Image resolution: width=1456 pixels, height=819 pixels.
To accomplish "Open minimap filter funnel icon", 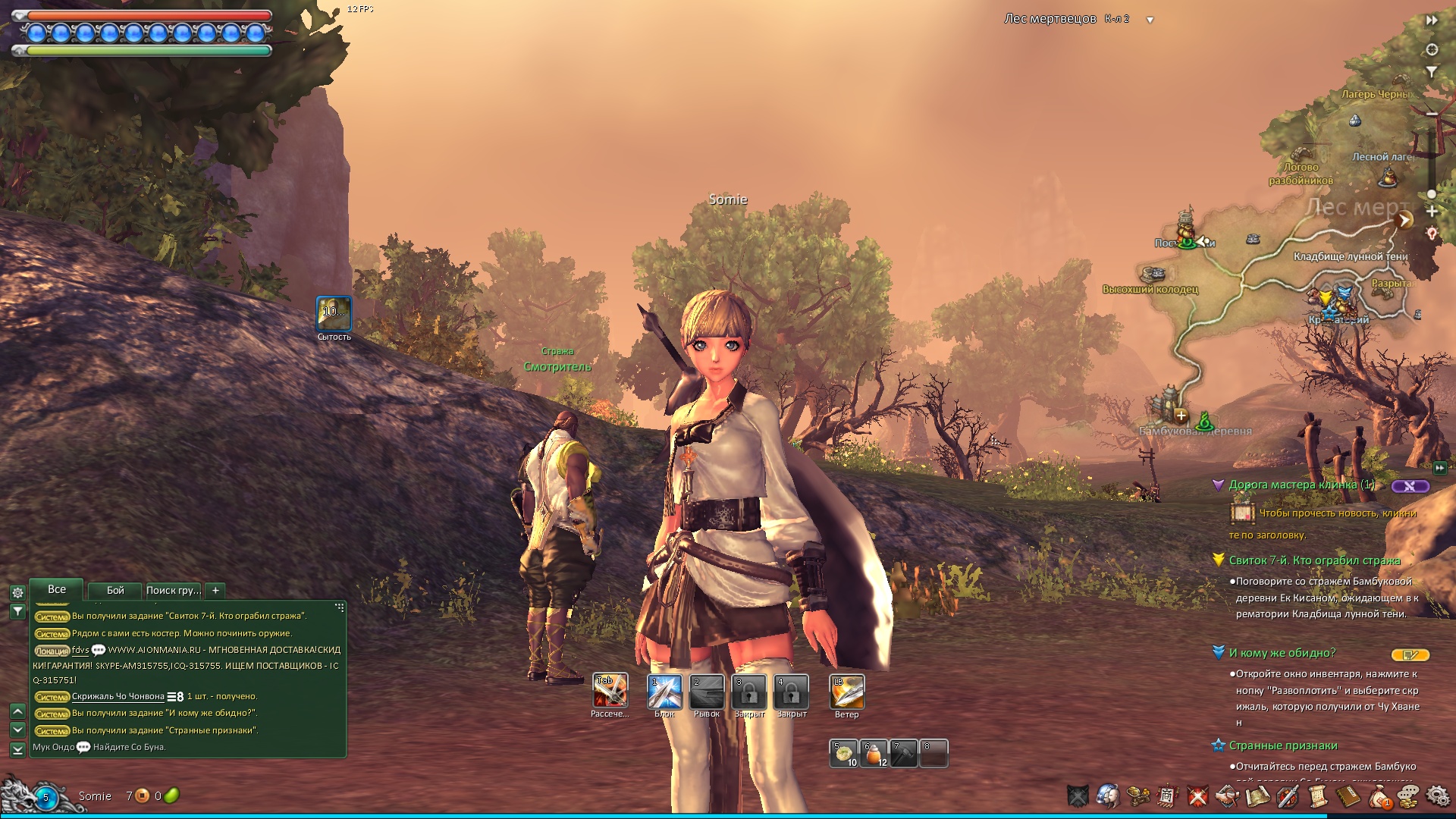I will (x=1432, y=72).
